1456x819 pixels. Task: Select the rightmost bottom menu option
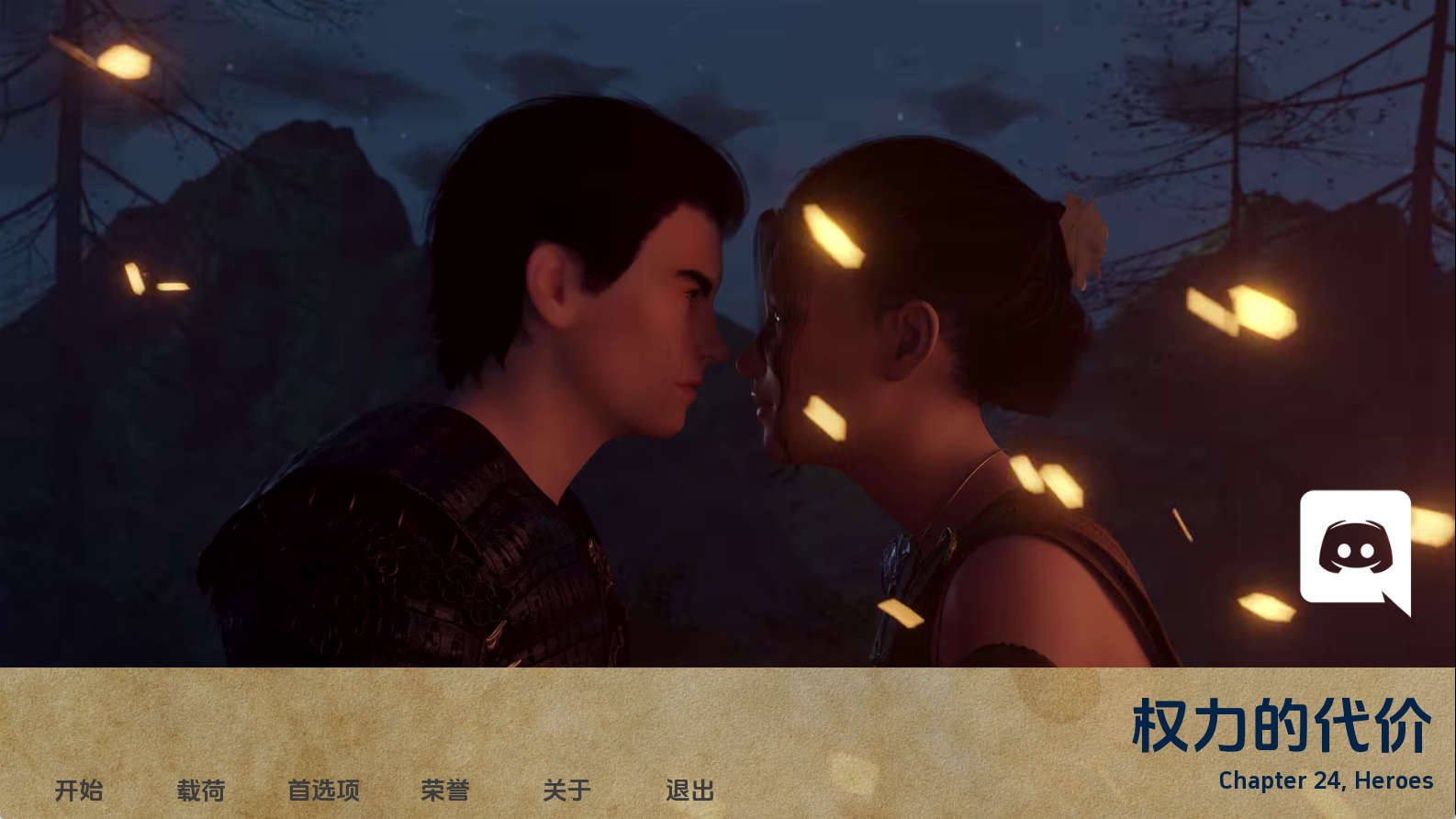(689, 791)
